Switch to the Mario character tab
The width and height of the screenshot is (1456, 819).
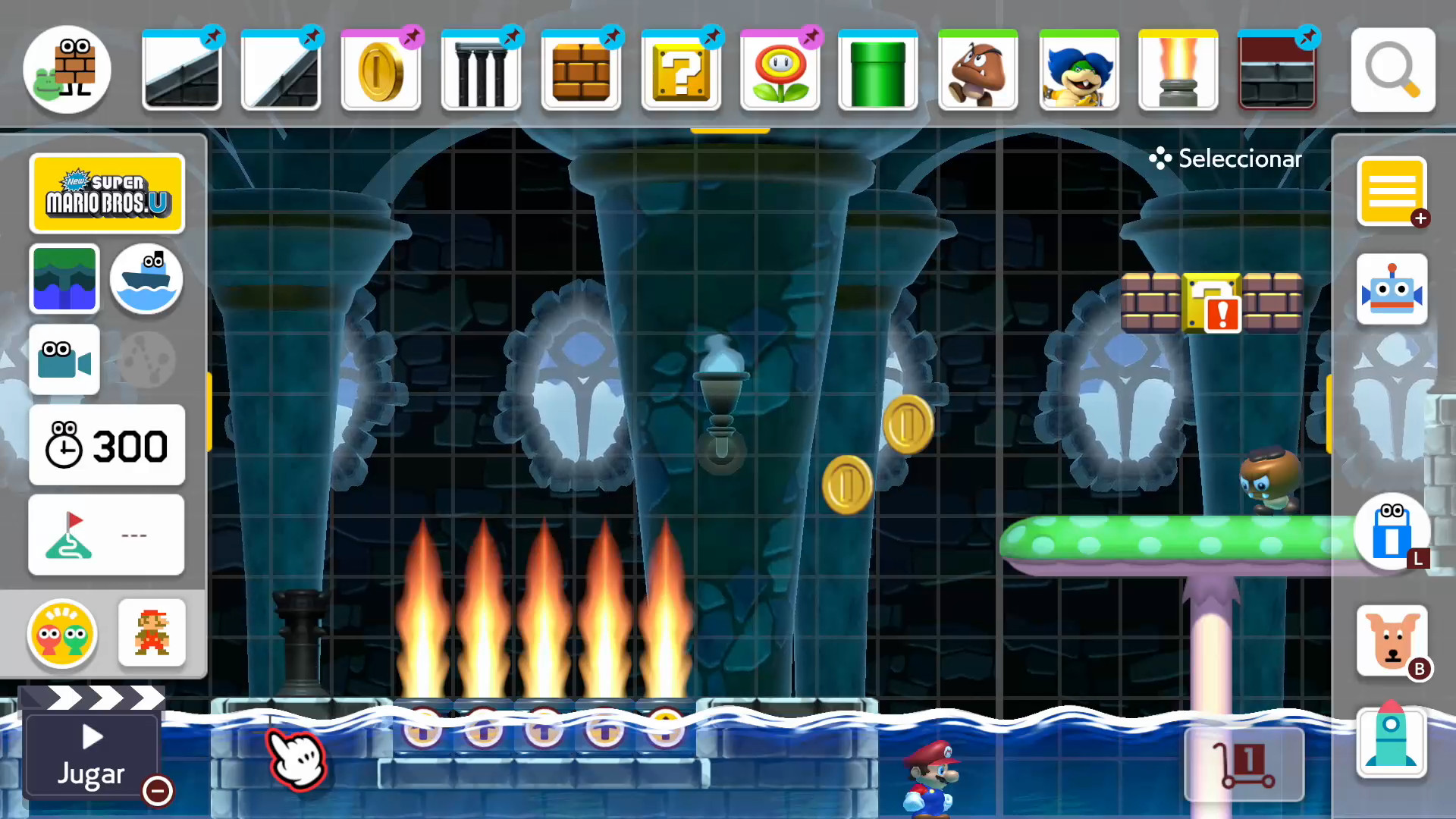click(x=152, y=633)
